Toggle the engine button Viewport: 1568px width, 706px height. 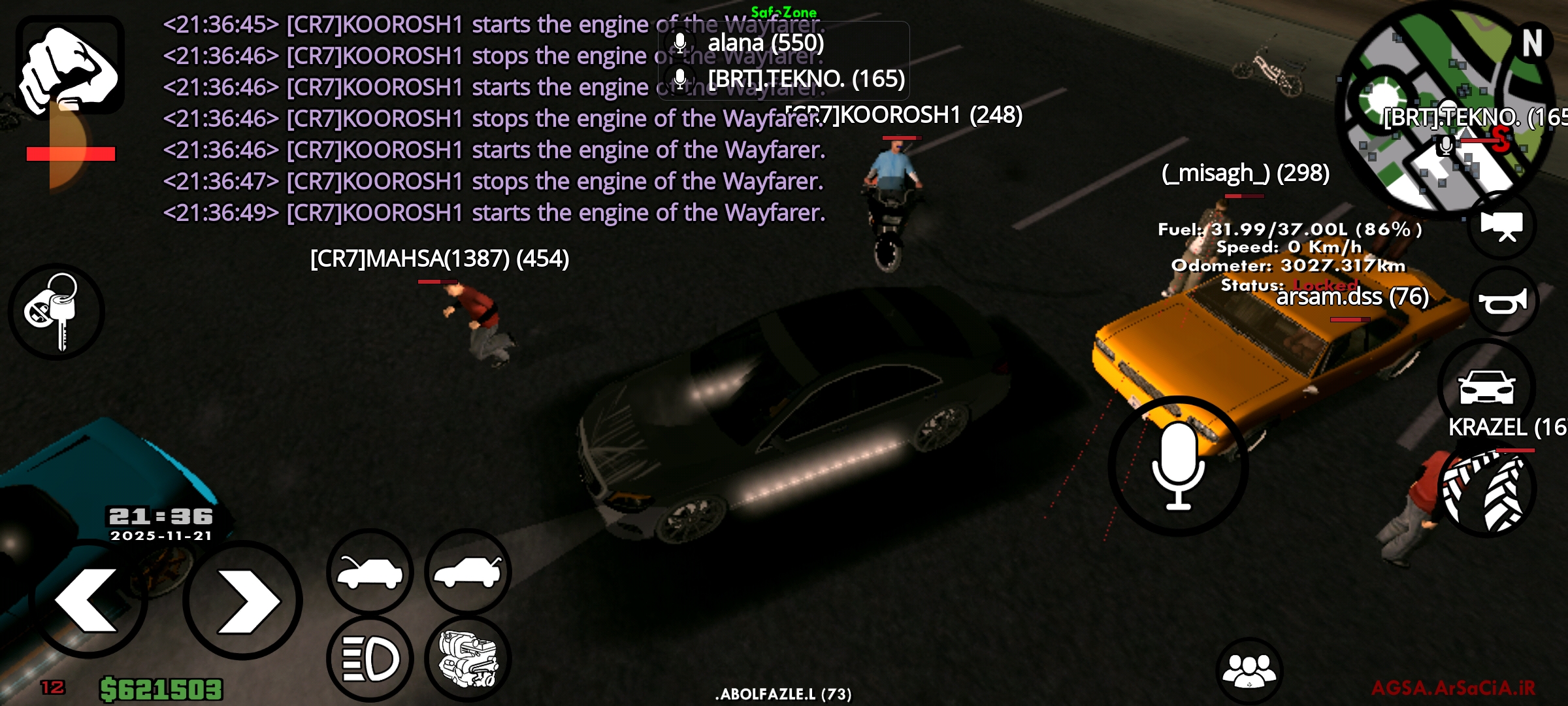coord(468,658)
